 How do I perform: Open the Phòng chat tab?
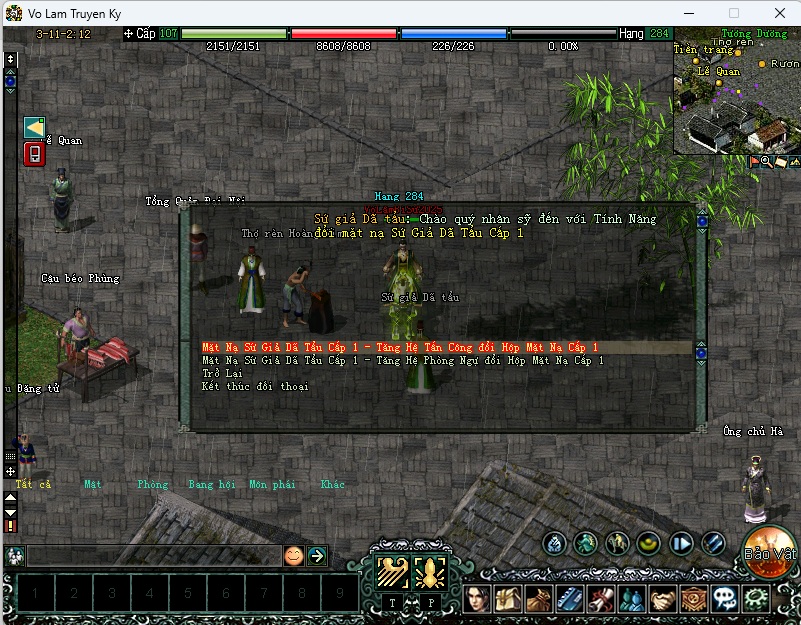pos(153,484)
